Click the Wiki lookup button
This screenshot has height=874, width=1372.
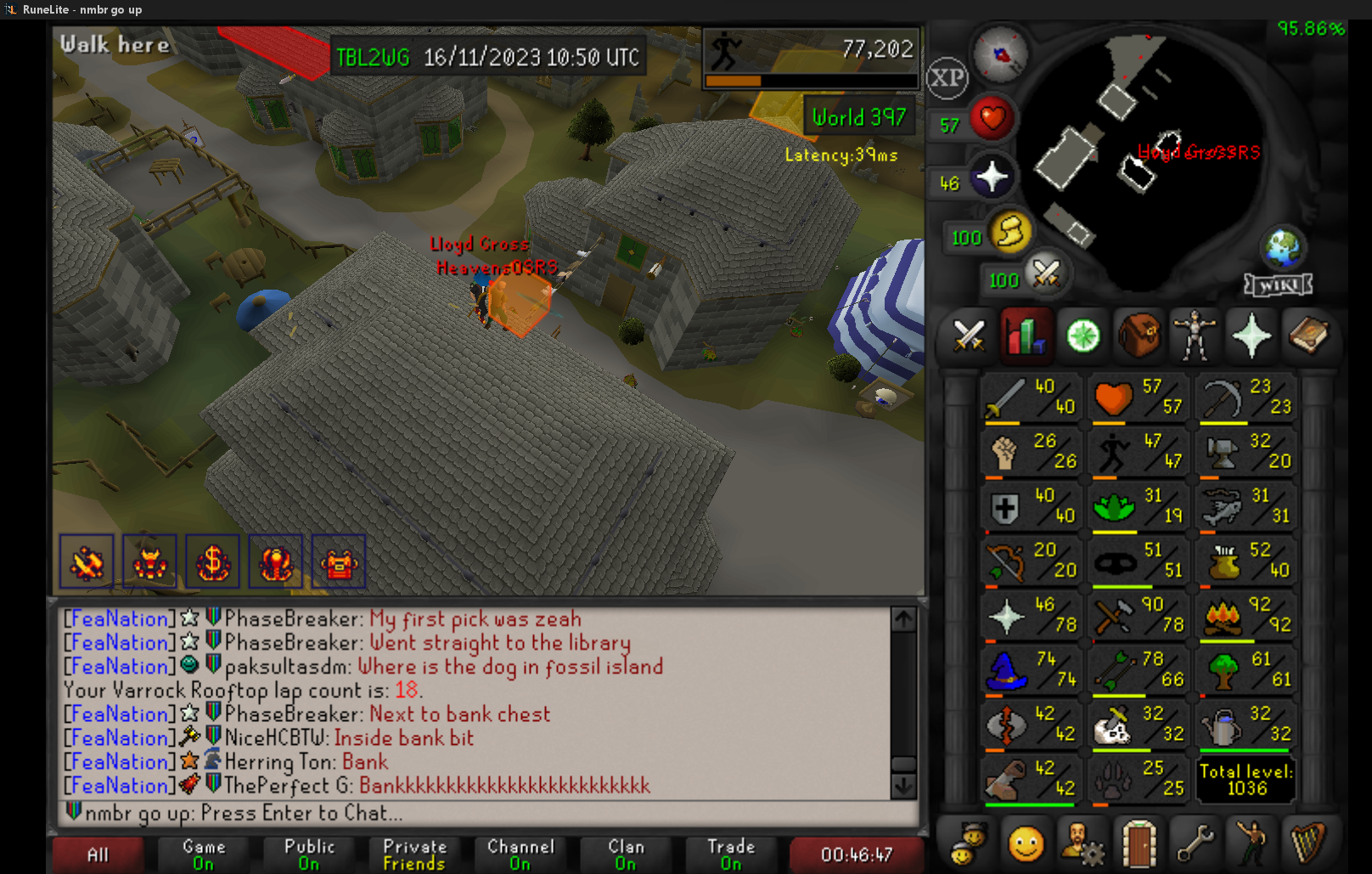1278,285
